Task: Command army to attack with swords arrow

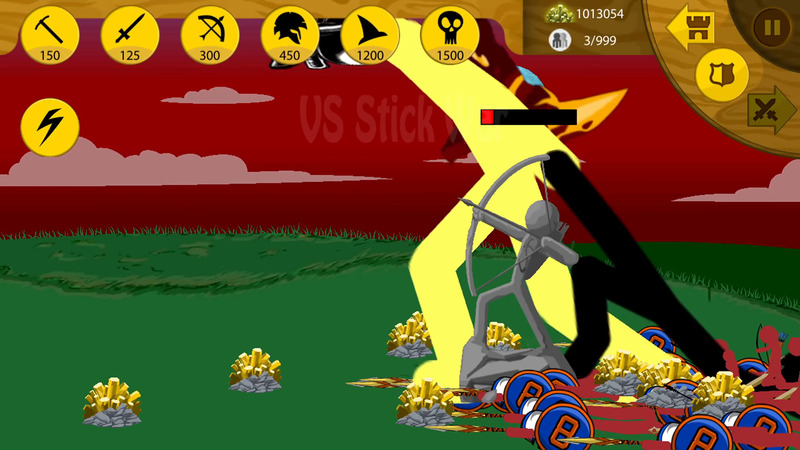Action: click(771, 108)
